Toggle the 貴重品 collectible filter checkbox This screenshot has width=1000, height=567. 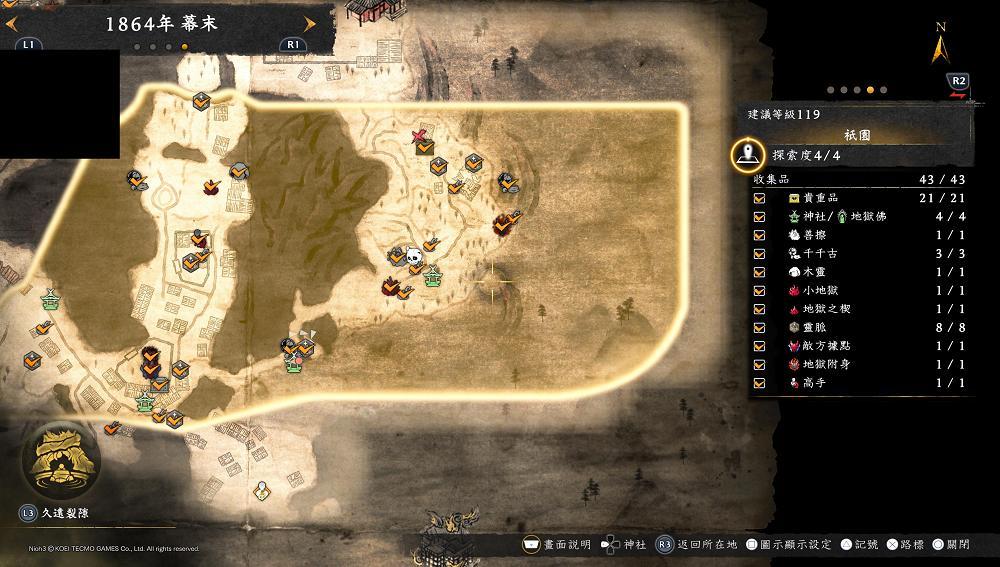coord(760,198)
